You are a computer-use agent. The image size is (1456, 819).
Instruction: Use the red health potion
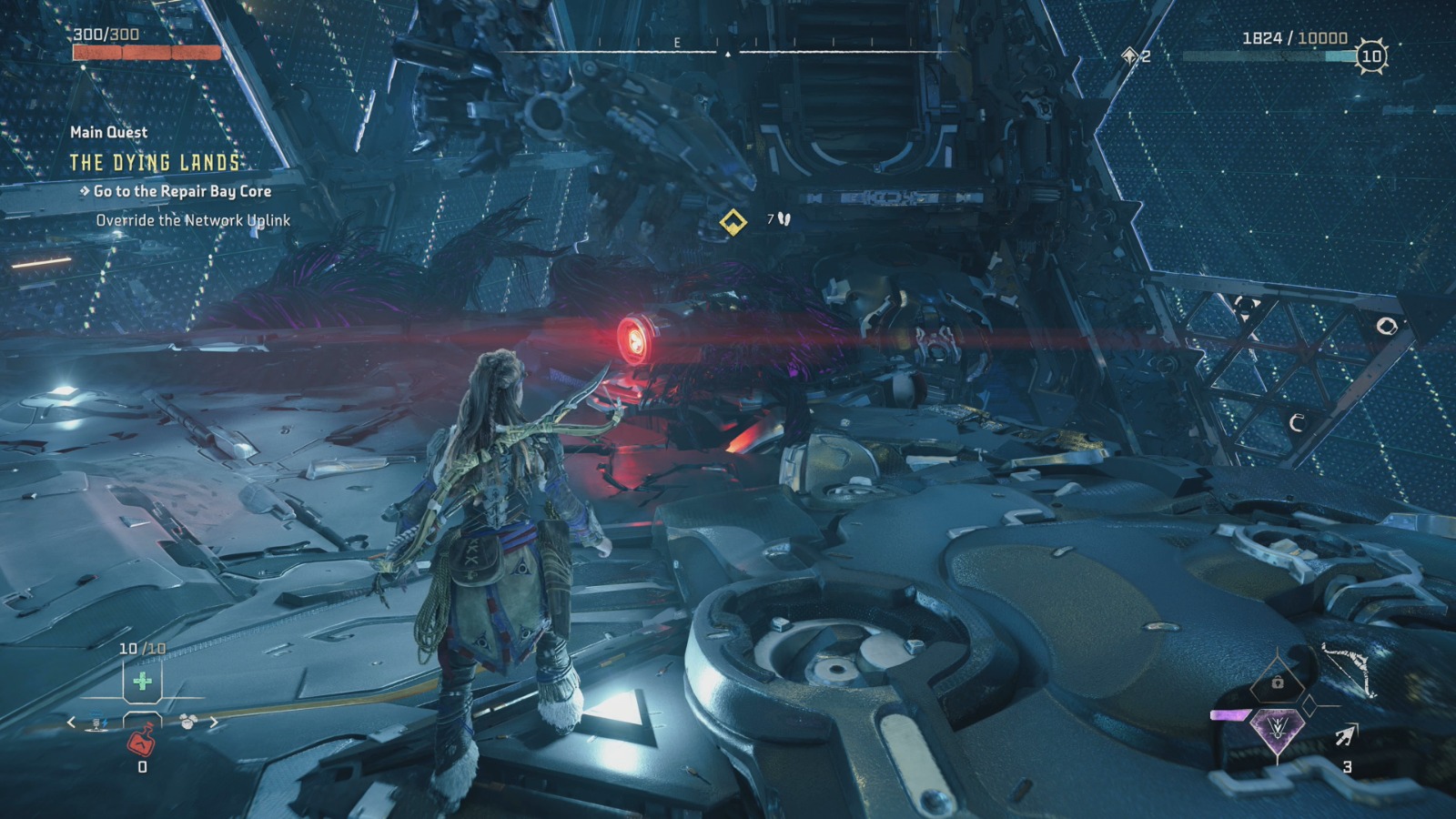pyautogui.click(x=142, y=739)
